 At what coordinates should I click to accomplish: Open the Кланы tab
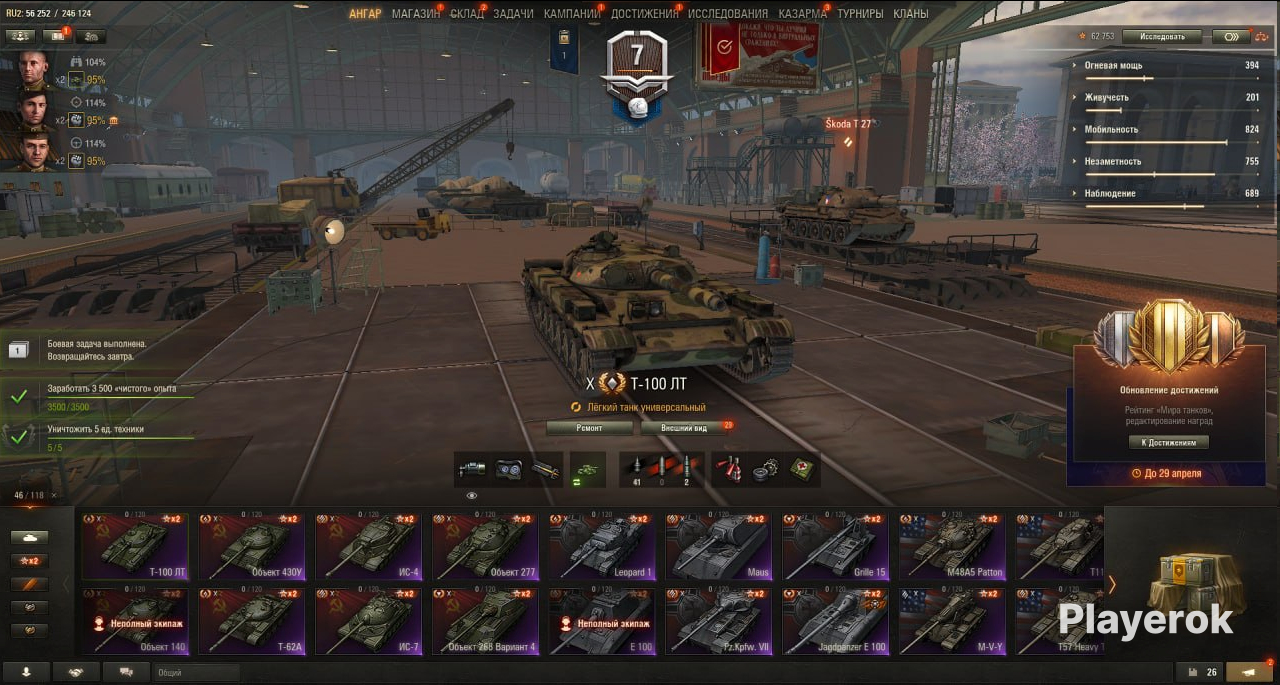point(911,14)
